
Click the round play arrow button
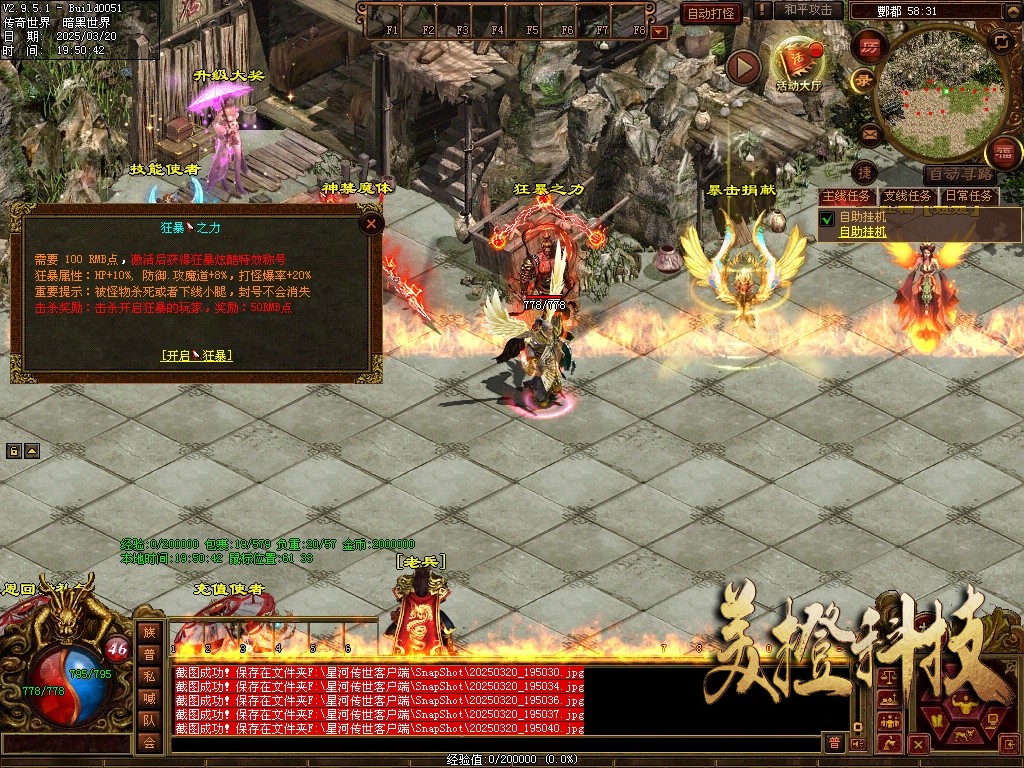(743, 67)
